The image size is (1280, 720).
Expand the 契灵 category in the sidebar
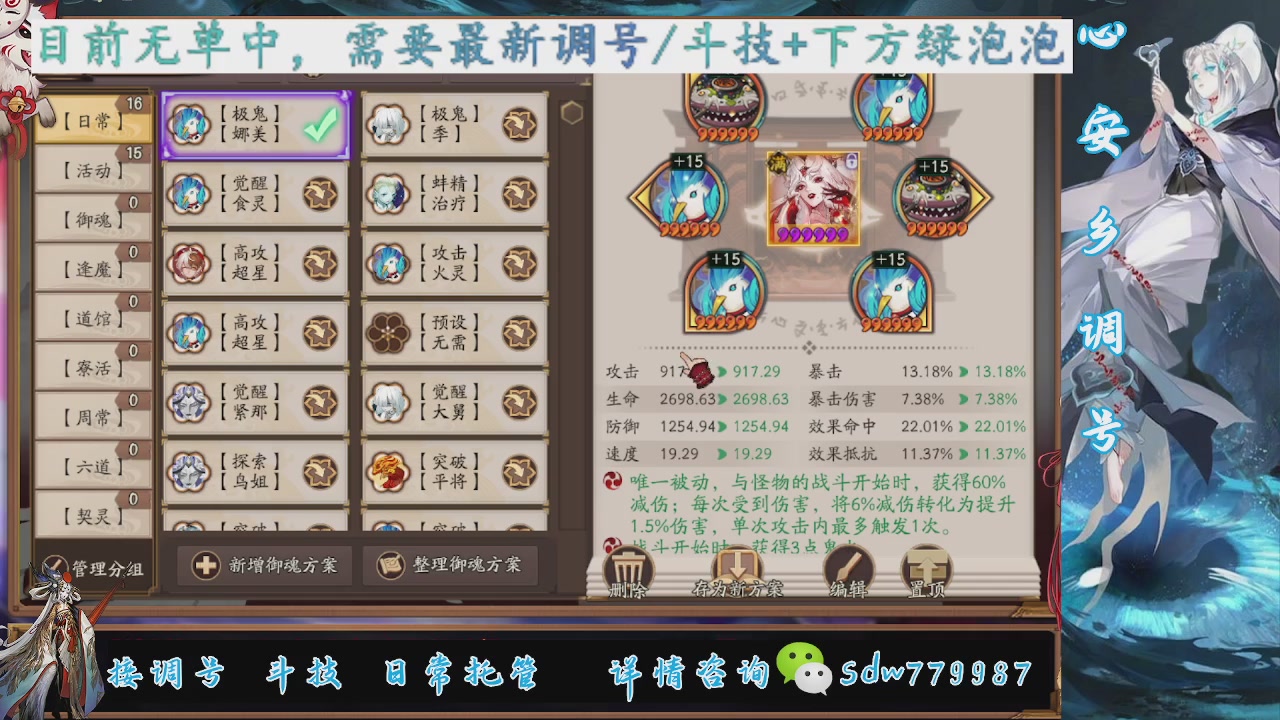click(90, 513)
